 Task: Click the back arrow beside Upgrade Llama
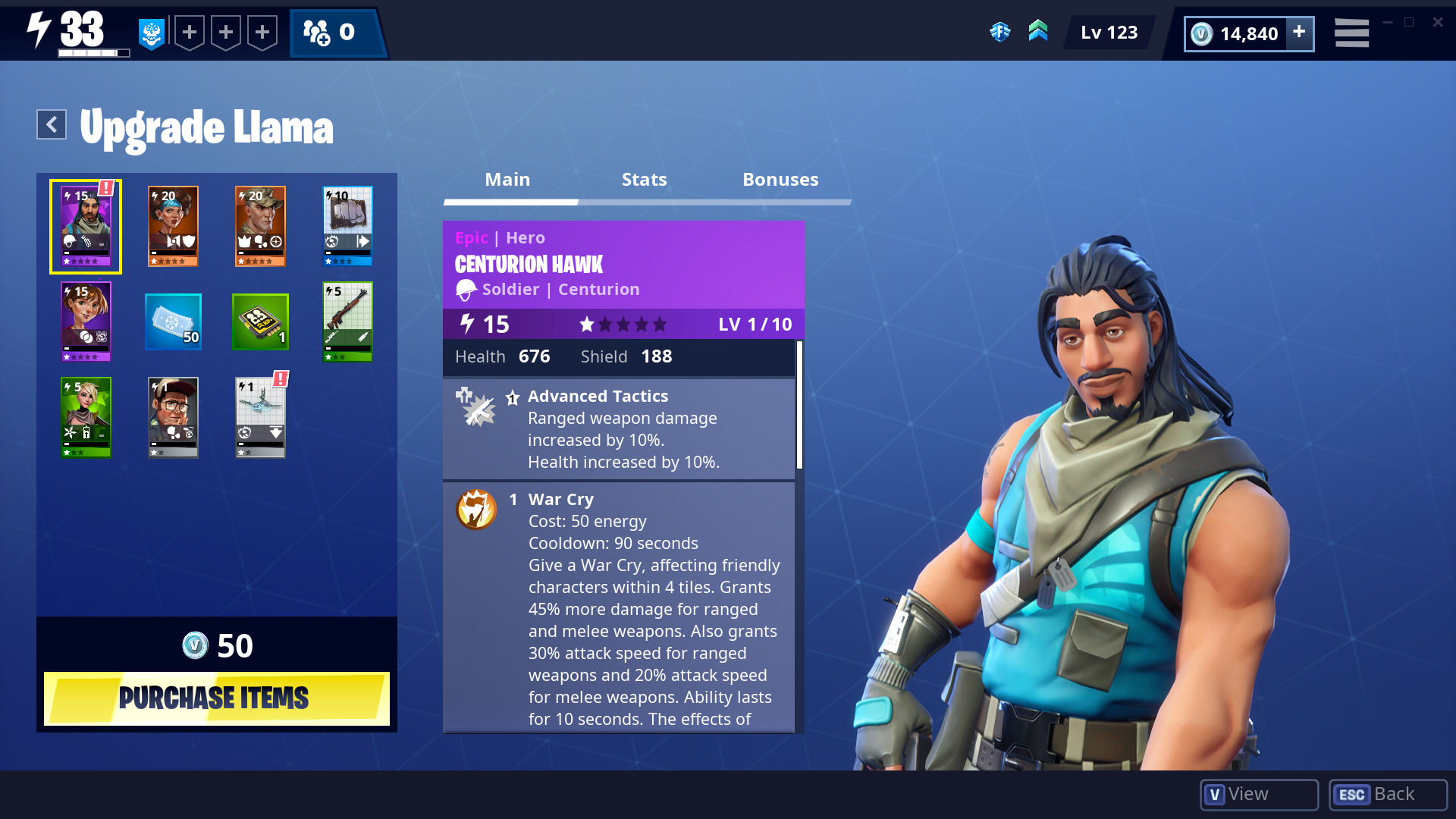[x=50, y=124]
